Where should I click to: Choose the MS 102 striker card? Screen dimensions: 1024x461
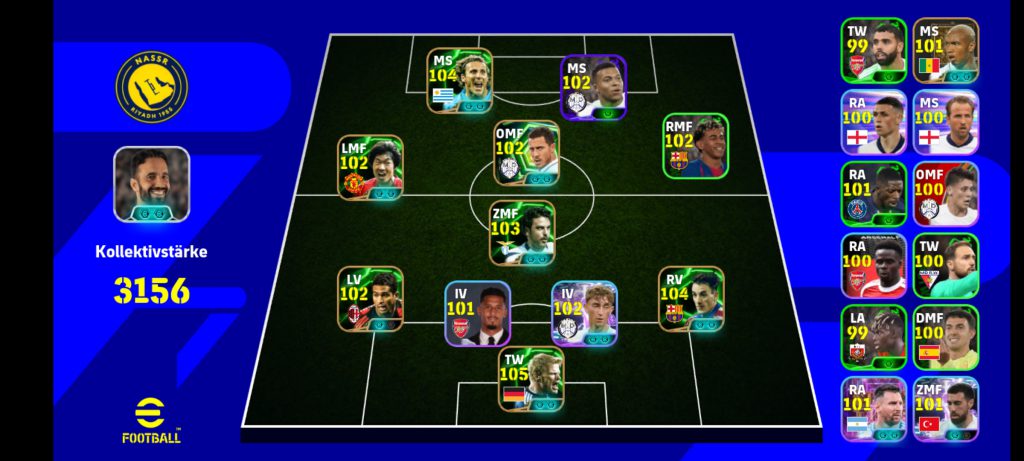[593, 87]
